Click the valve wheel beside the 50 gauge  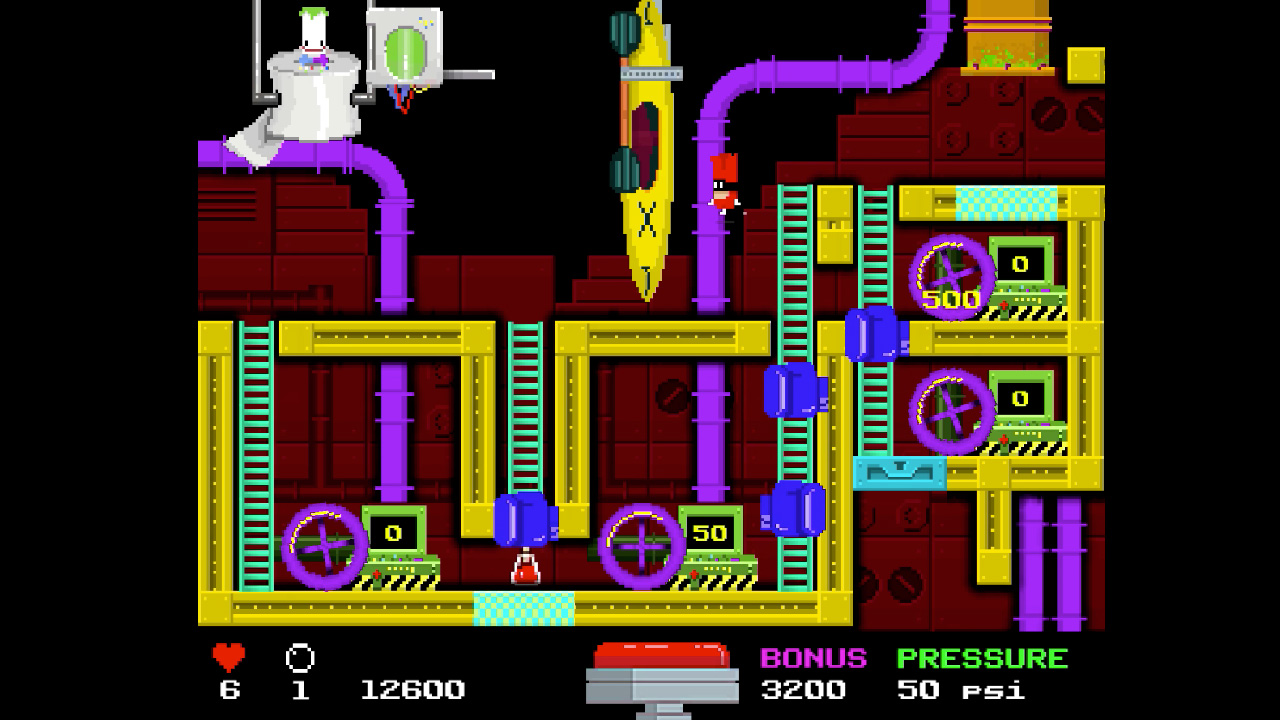coord(640,547)
